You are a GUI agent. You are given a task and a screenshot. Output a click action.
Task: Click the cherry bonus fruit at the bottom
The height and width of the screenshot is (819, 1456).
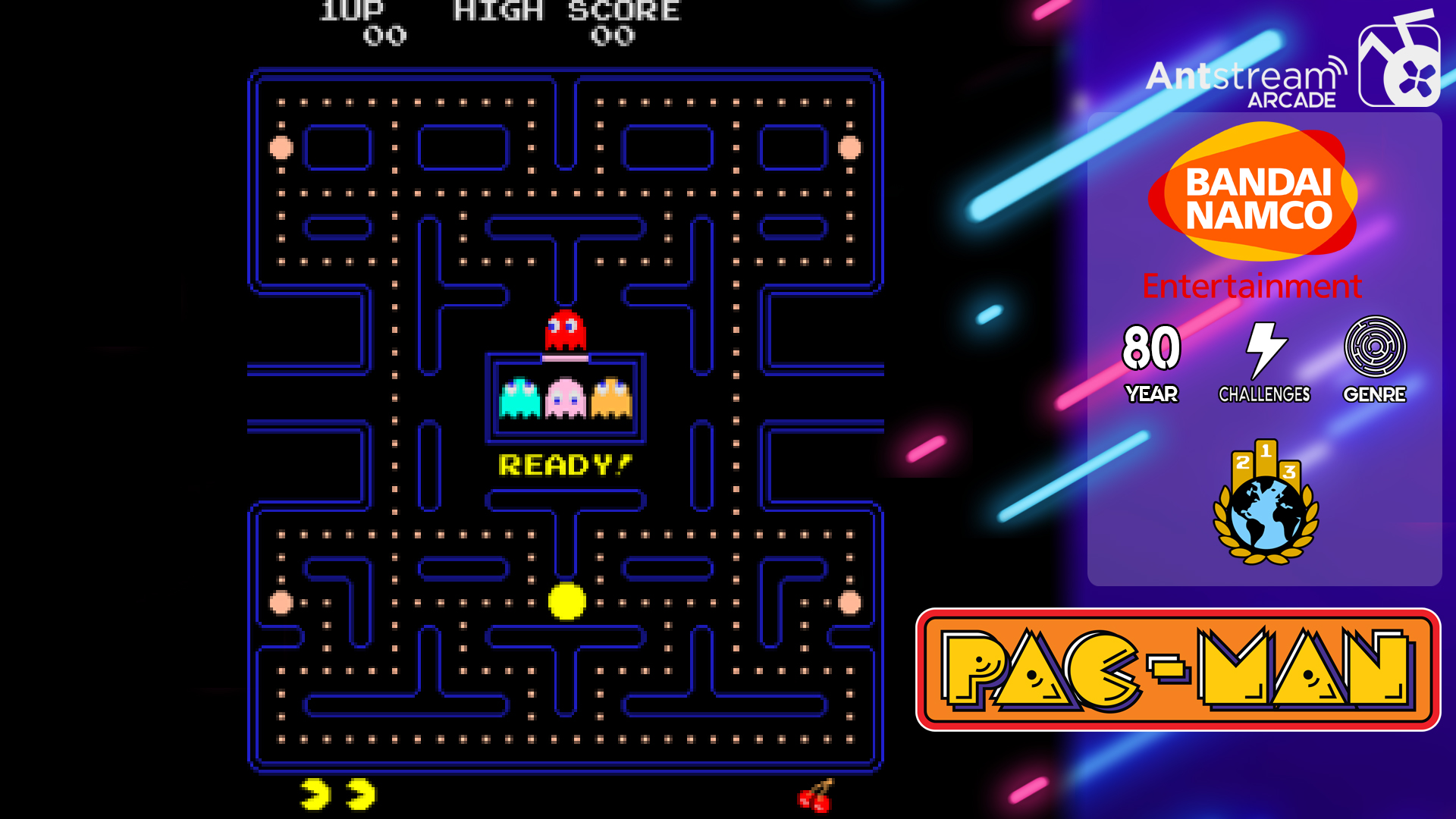(816, 799)
